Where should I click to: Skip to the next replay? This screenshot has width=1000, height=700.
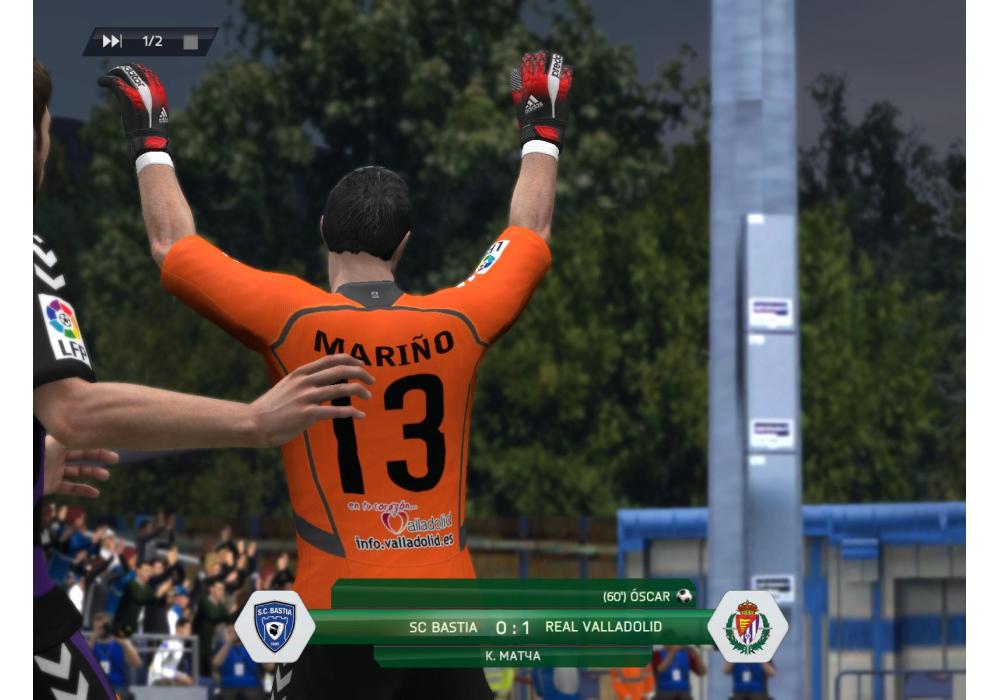111,41
